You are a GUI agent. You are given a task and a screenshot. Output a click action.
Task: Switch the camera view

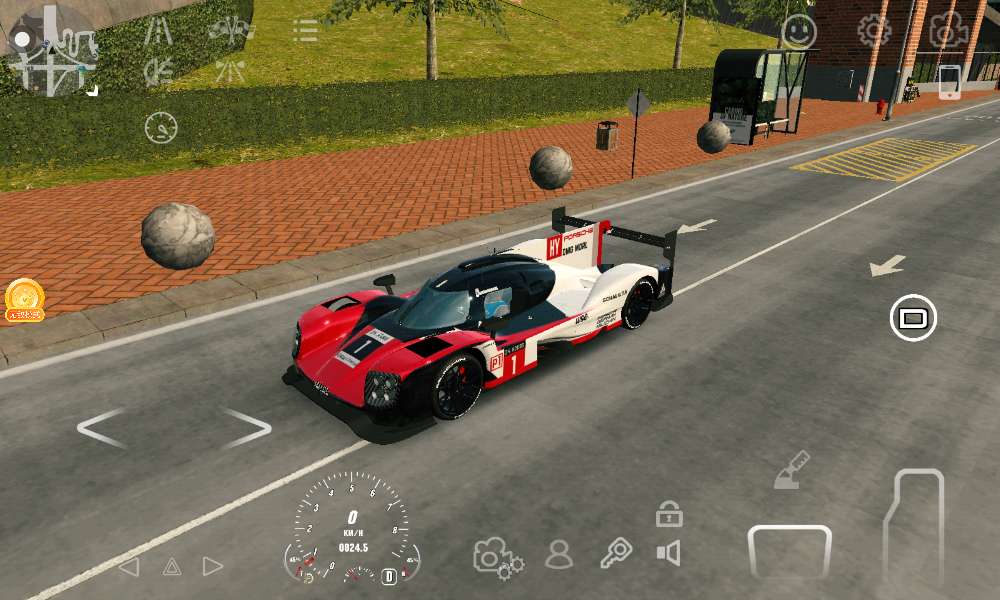coord(947,31)
